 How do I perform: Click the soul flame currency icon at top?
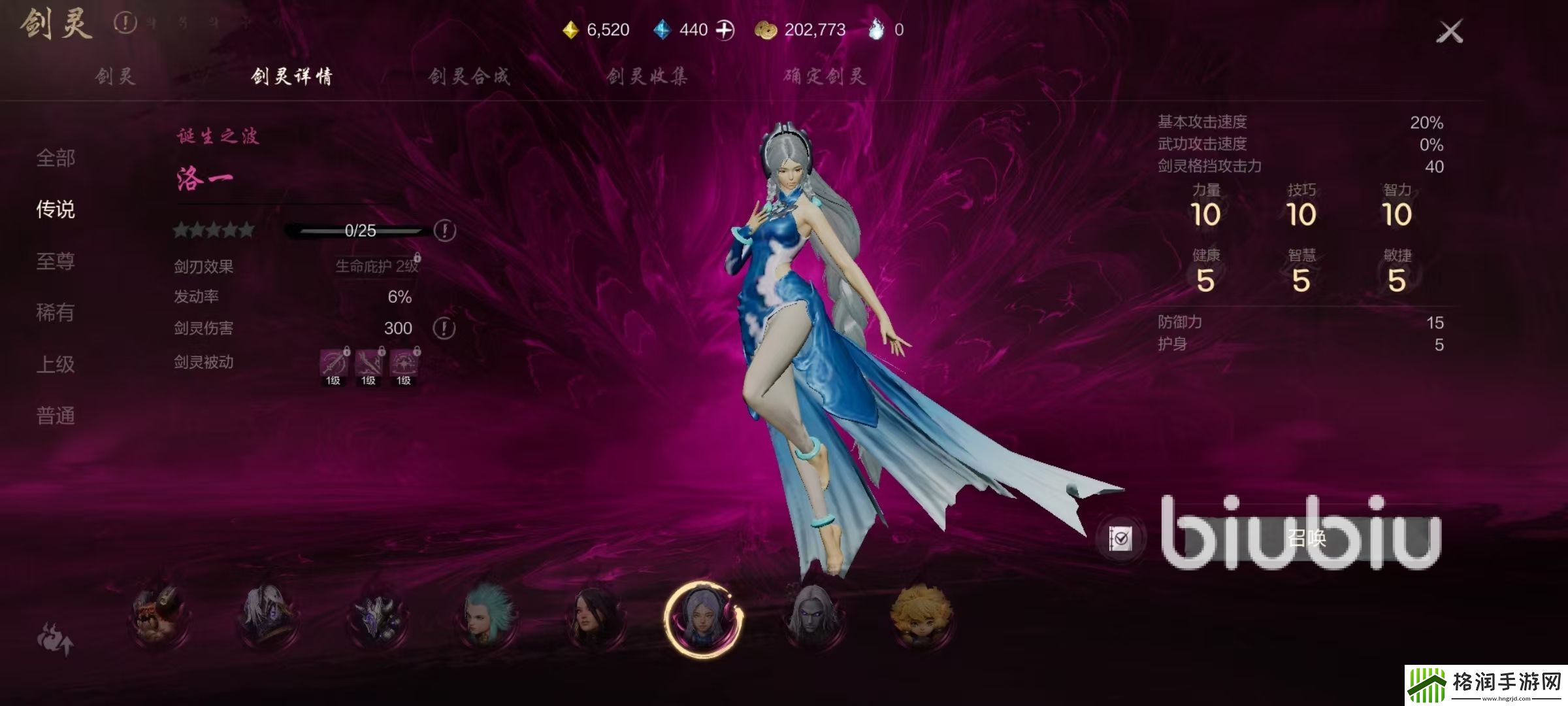879,29
